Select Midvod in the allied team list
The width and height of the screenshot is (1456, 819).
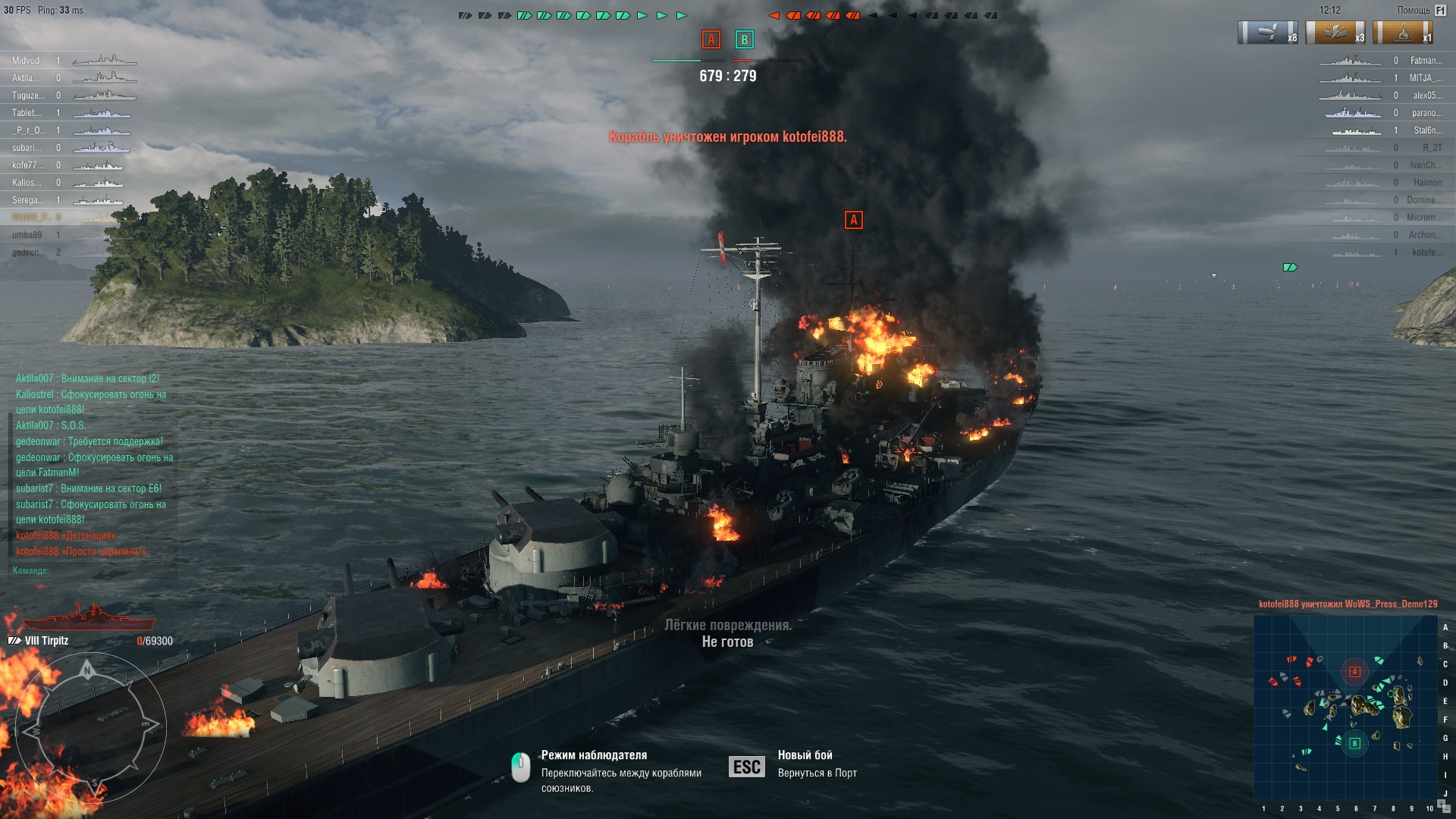(x=26, y=61)
